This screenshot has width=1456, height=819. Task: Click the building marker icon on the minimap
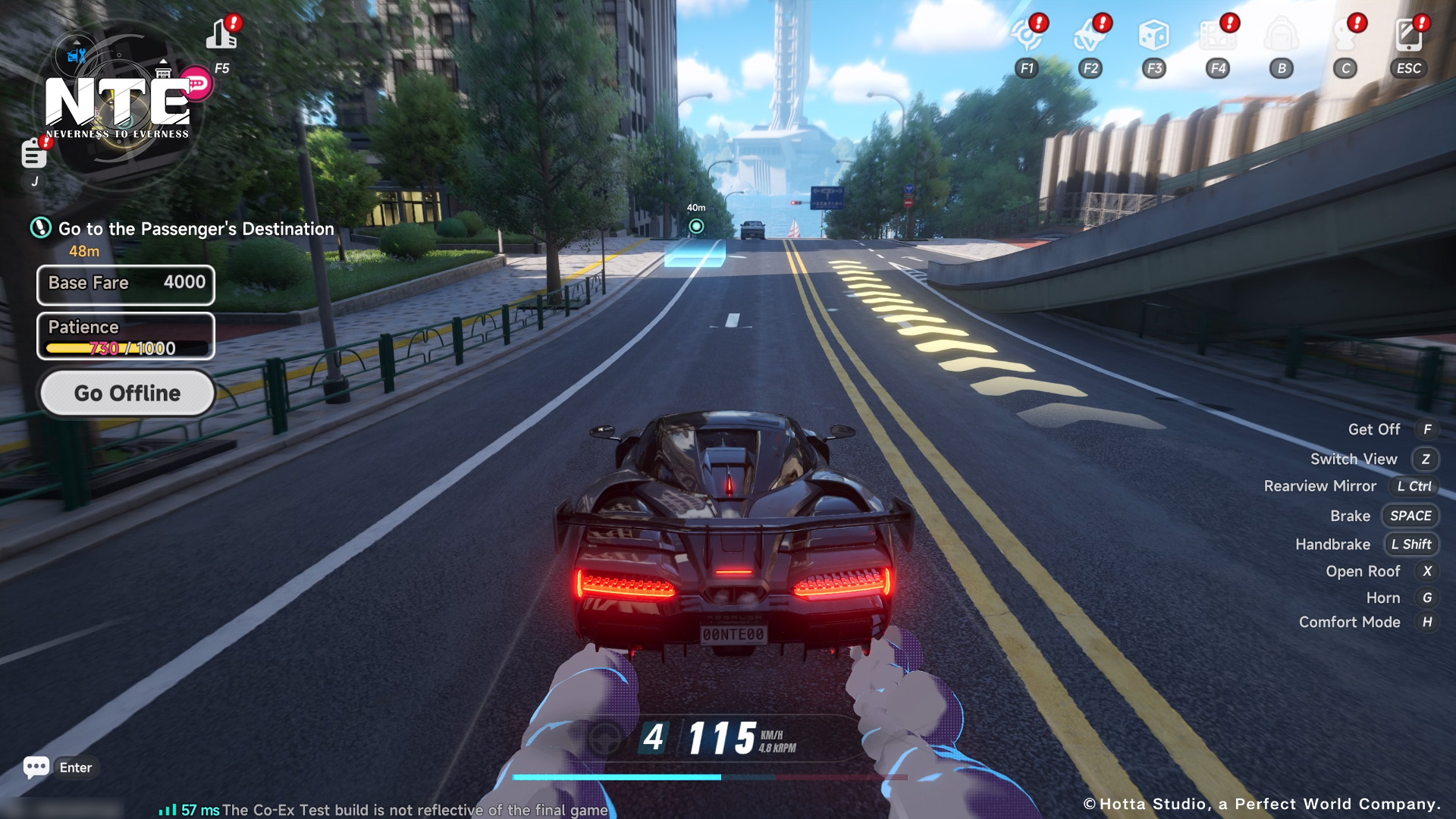[x=164, y=71]
